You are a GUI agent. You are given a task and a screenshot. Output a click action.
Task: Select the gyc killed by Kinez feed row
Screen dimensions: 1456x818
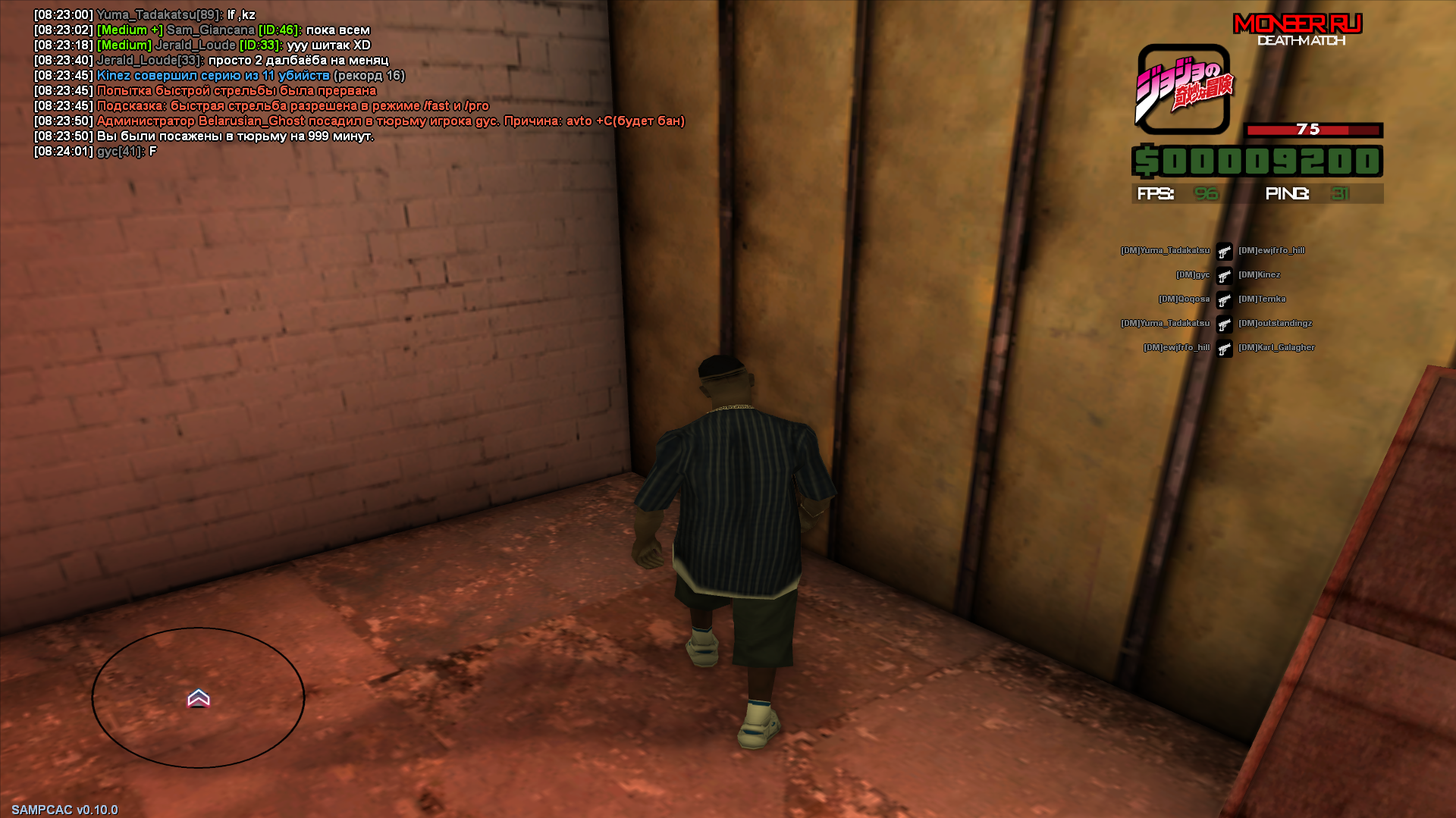(1225, 275)
